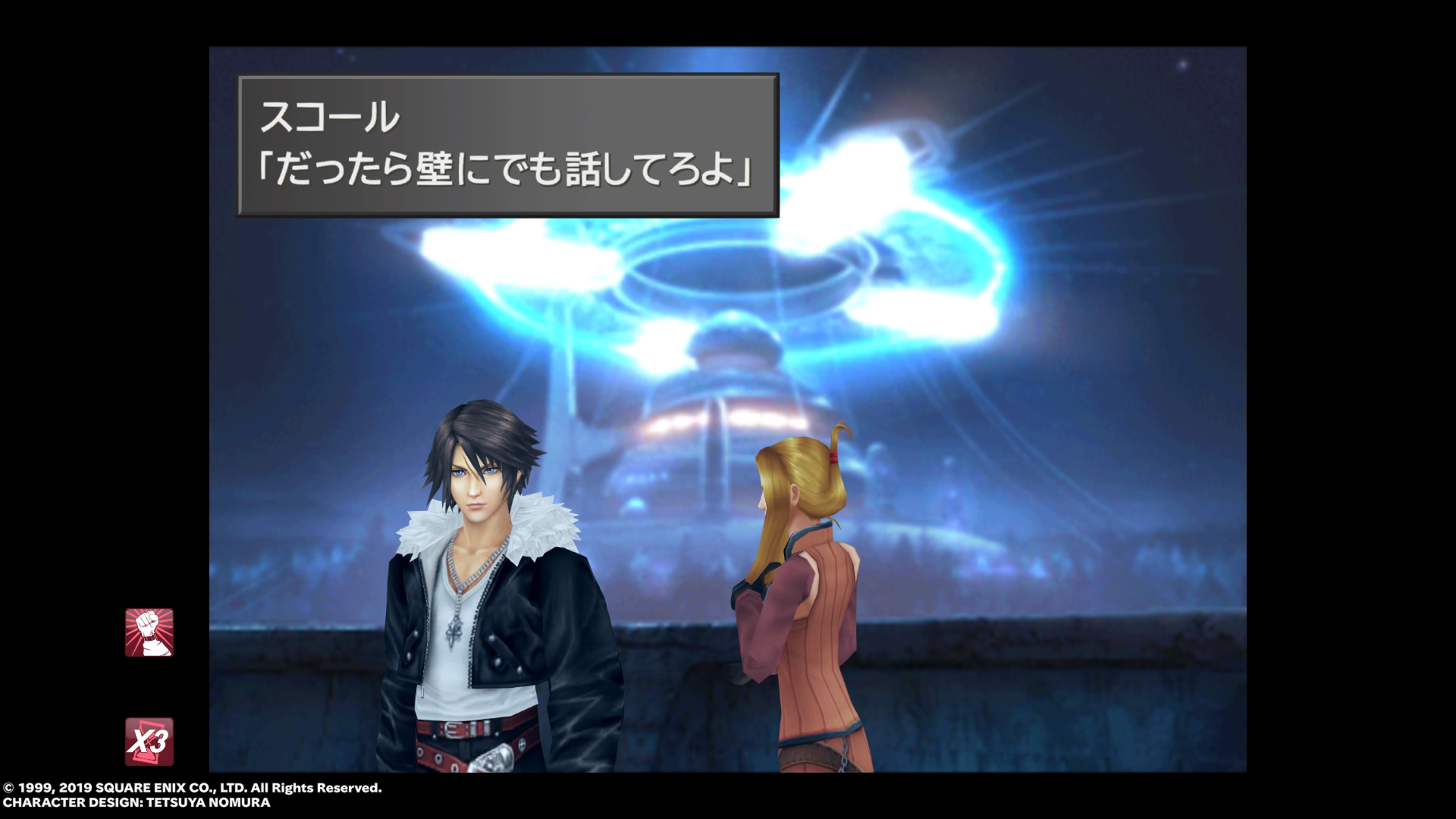Image resolution: width=1456 pixels, height=819 pixels.
Task: Toggle the X3 speed boost icon
Action: [149, 741]
